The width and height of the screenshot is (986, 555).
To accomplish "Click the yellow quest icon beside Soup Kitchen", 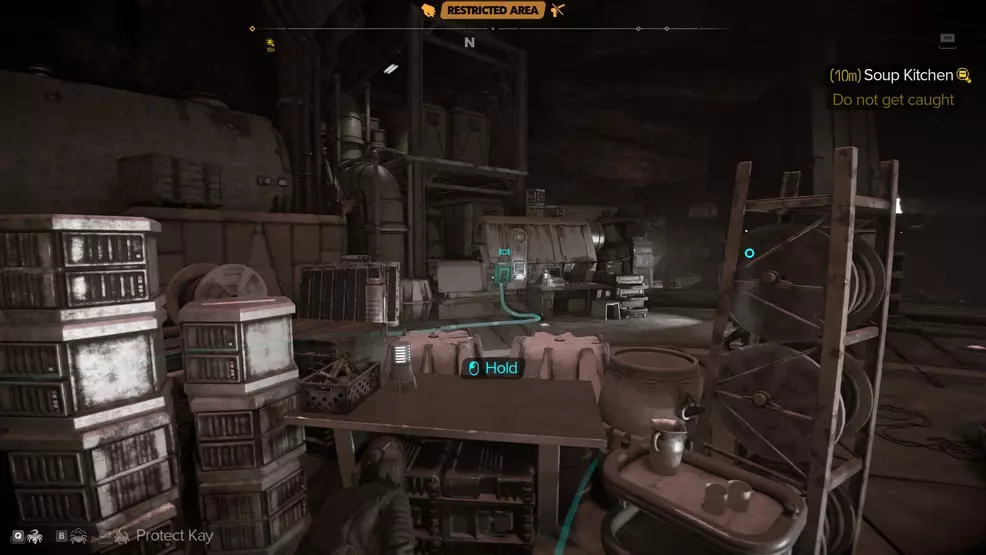I will coord(964,75).
